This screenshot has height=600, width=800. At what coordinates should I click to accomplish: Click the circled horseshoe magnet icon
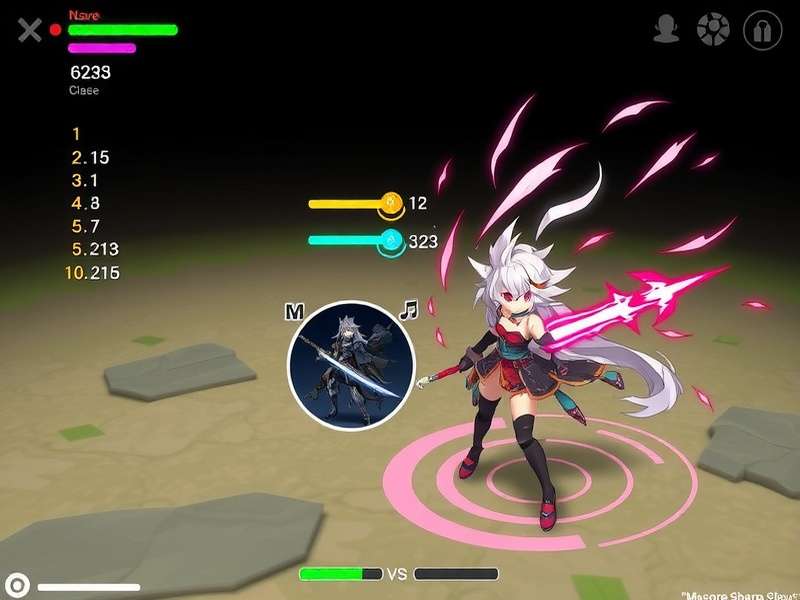click(x=763, y=30)
